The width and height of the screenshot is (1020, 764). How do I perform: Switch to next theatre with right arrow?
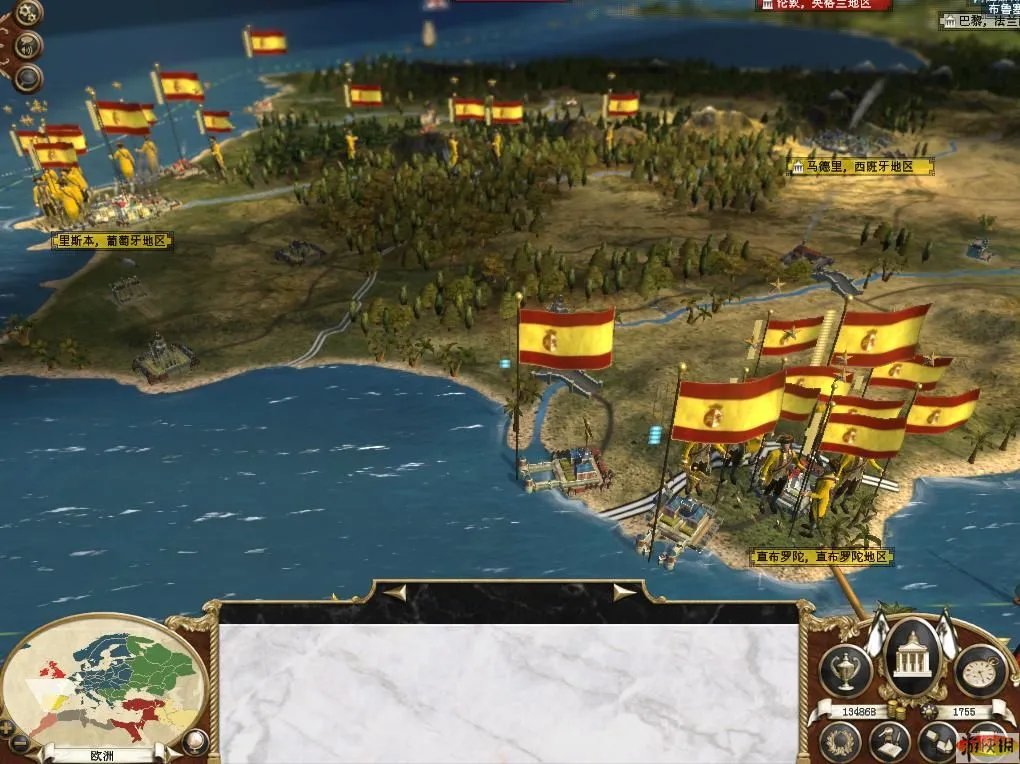pyautogui.click(x=172, y=753)
